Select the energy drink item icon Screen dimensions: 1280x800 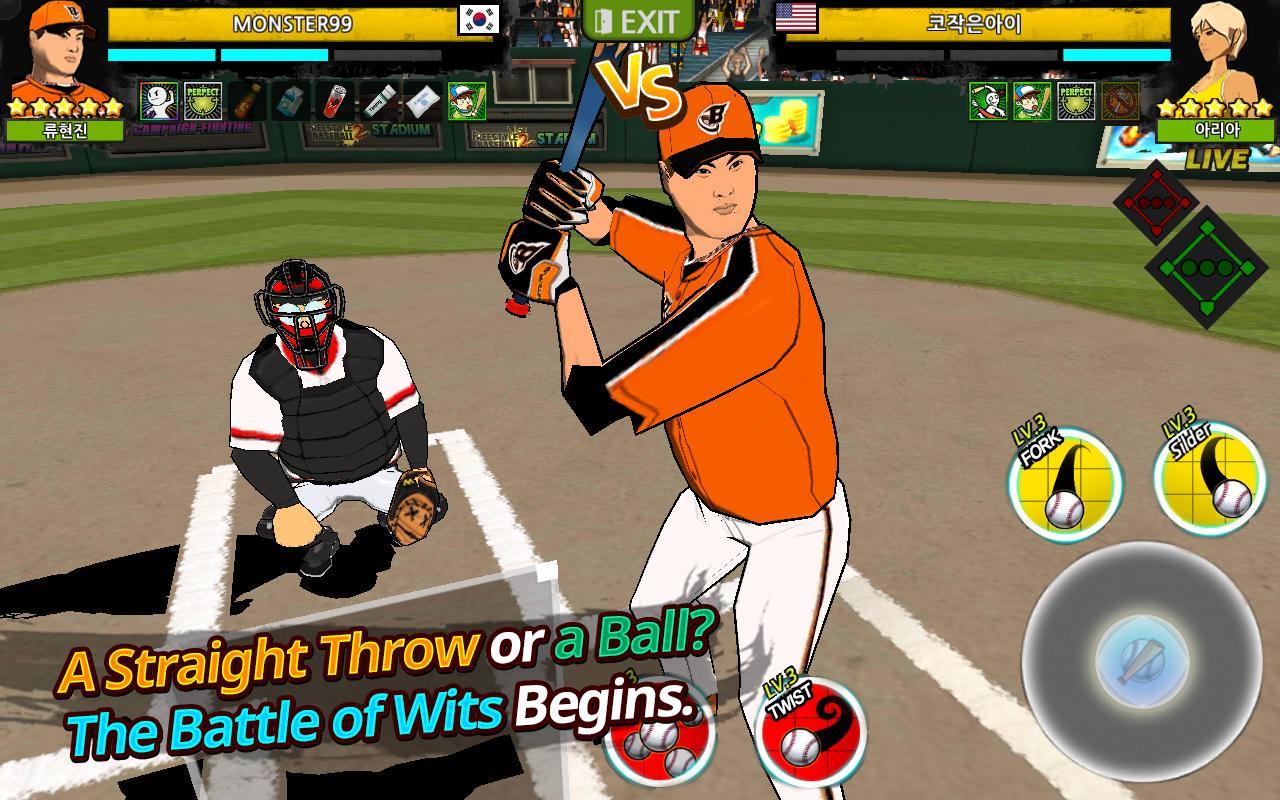pos(335,103)
